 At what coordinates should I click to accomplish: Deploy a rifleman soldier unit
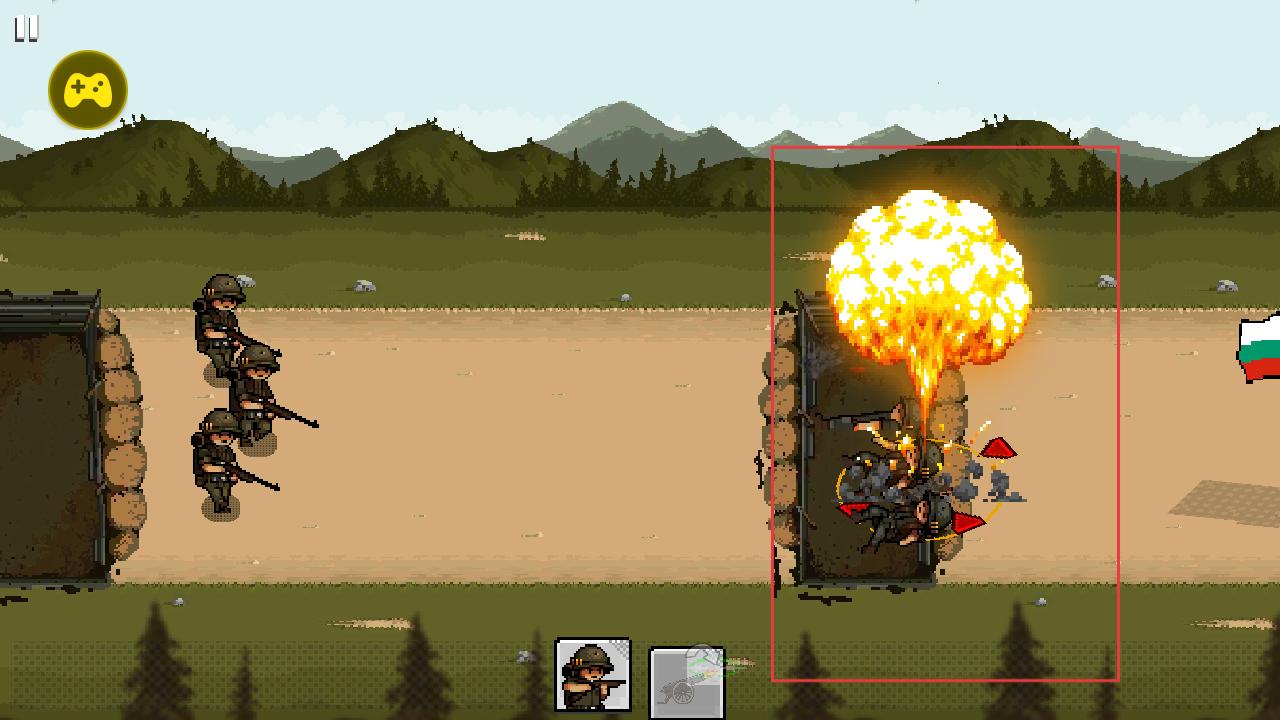click(x=593, y=675)
